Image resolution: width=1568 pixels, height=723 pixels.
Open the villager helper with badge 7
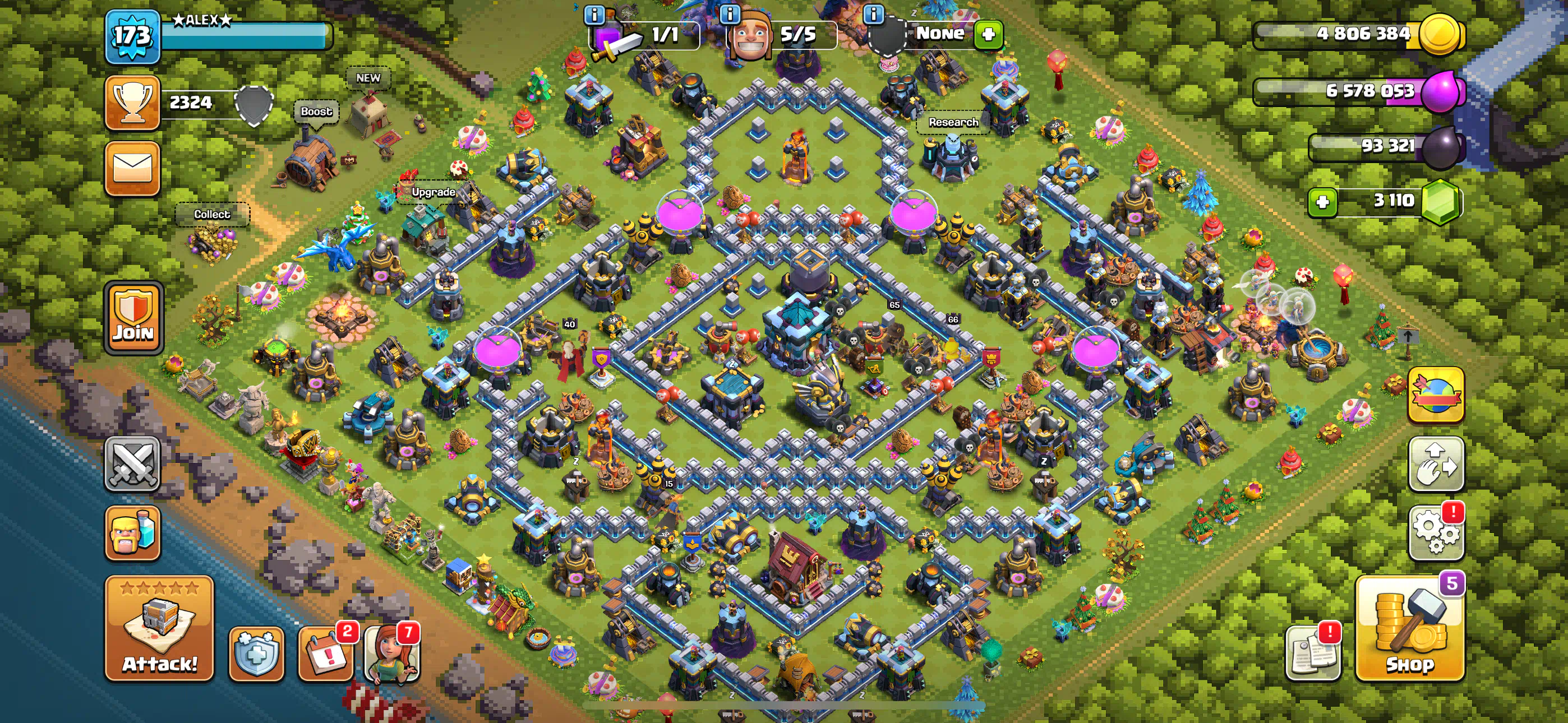click(x=391, y=654)
